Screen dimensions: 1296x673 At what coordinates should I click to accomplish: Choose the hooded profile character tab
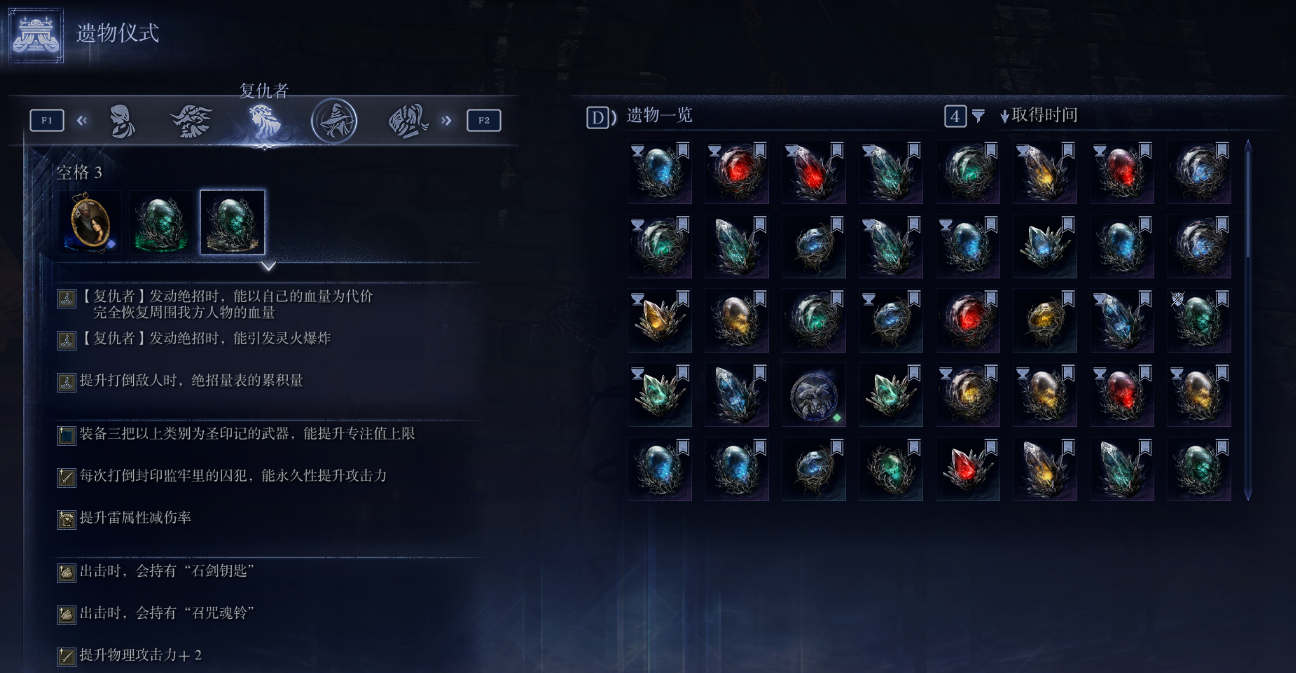click(x=121, y=121)
